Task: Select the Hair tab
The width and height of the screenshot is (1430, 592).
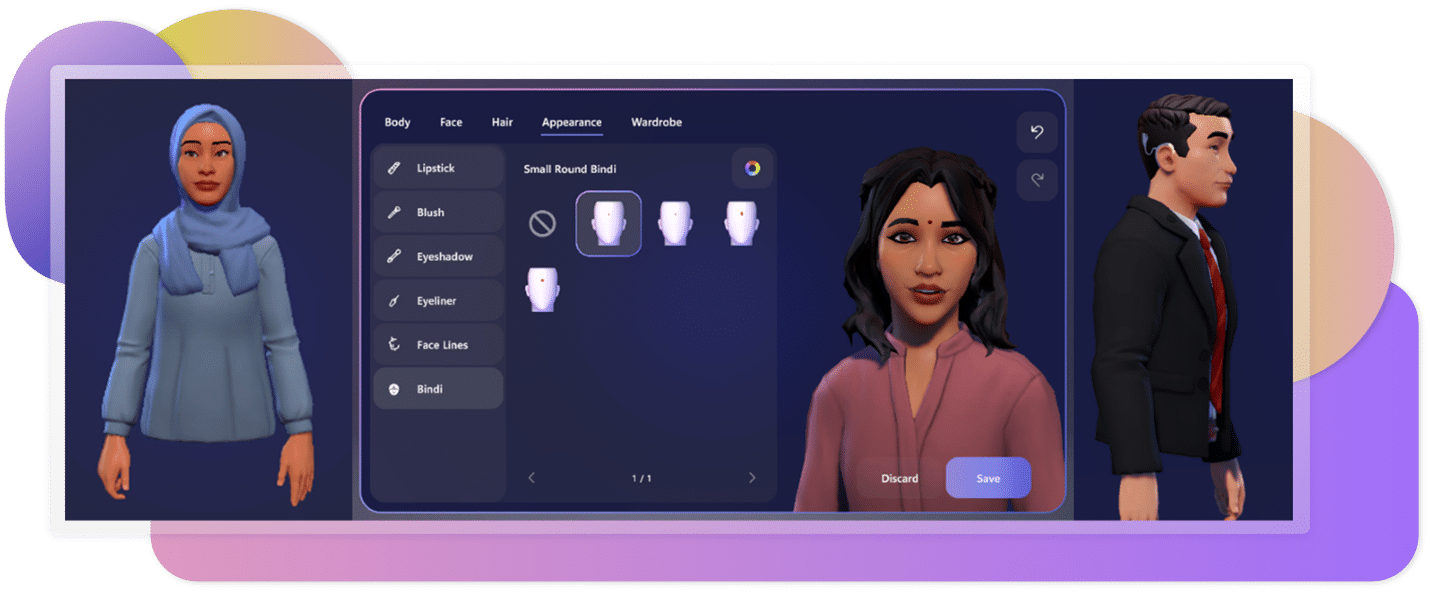Action: pyautogui.click(x=502, y=123)
